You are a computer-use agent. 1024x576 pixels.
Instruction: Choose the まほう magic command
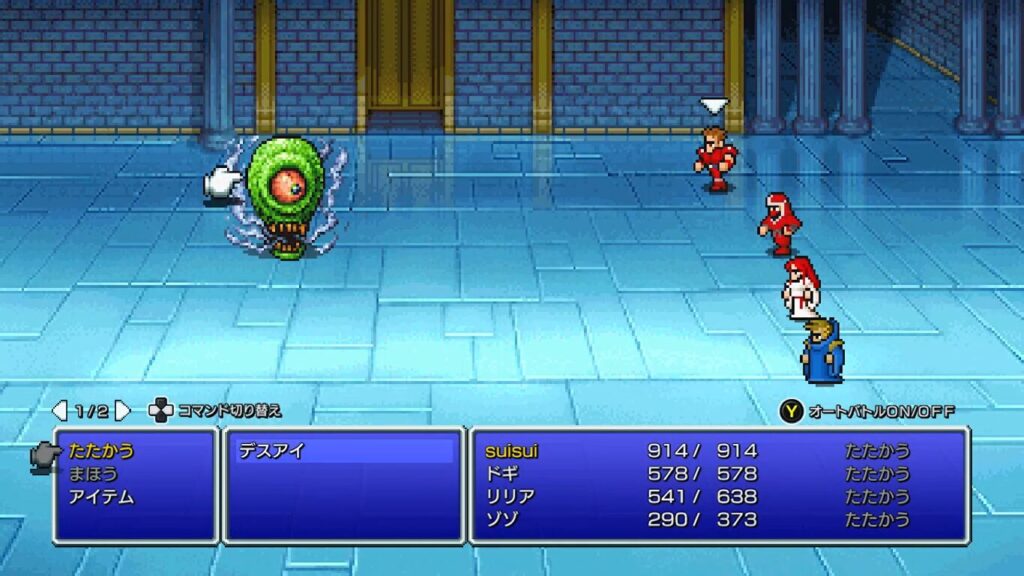pos(96,474)
